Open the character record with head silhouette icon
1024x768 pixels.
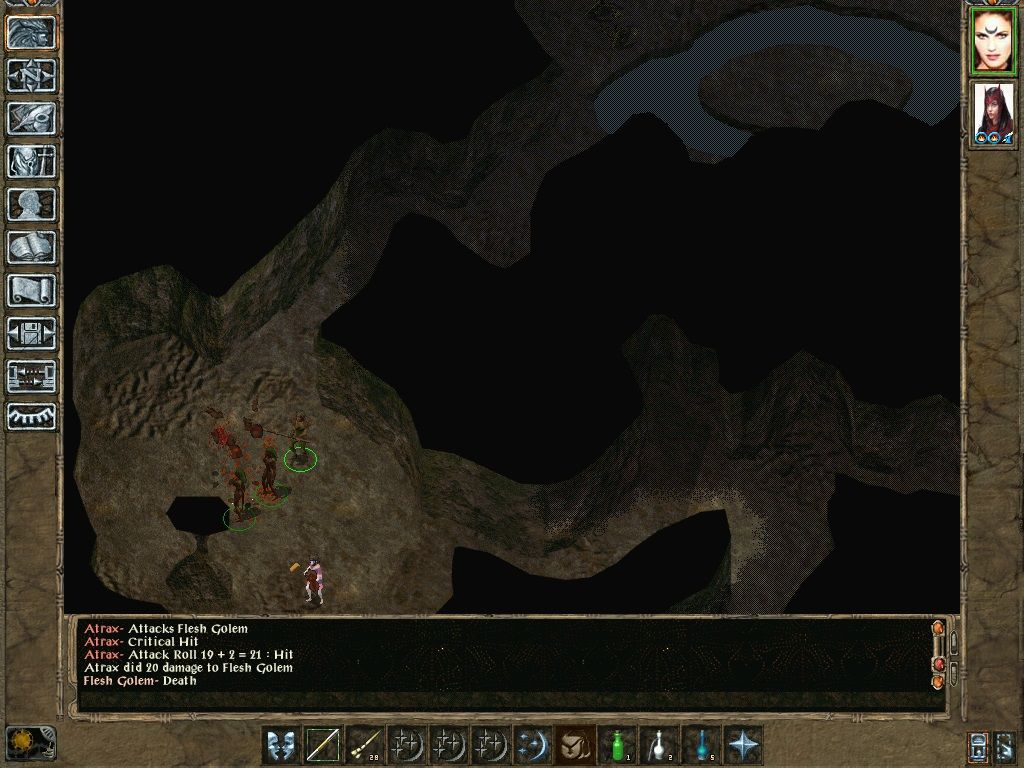32,205
